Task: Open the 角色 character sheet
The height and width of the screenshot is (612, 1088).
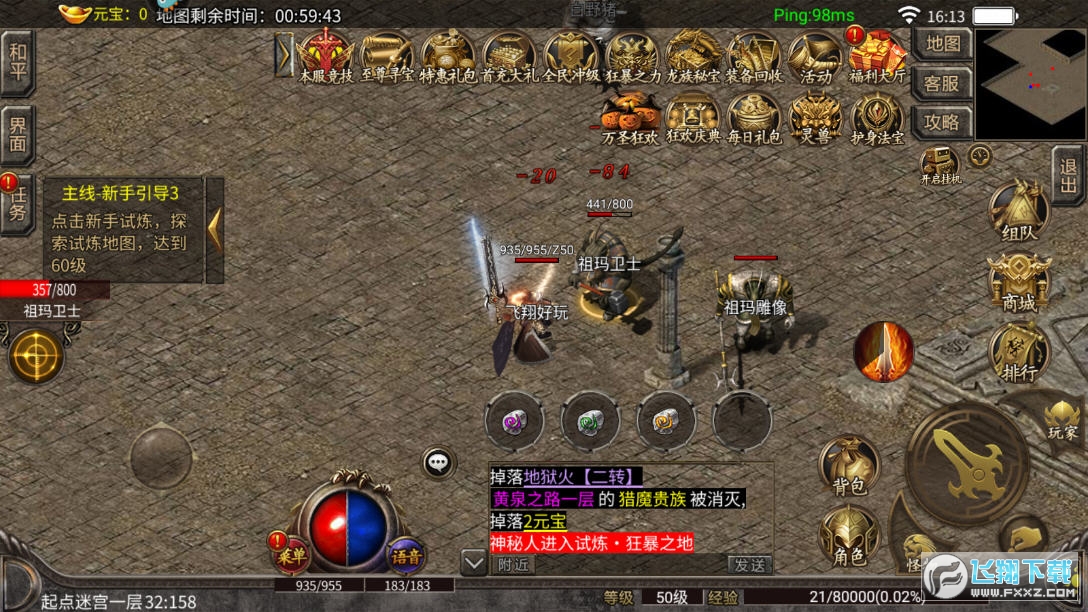Action: 848,537
